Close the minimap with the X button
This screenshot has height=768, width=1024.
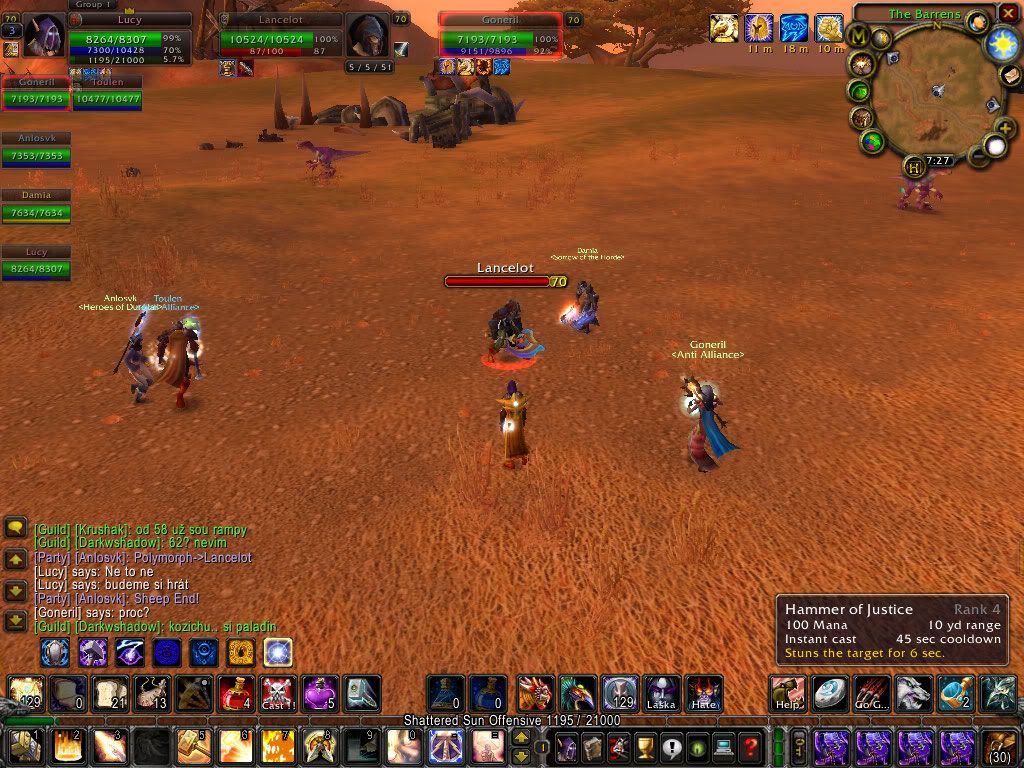1007,14
